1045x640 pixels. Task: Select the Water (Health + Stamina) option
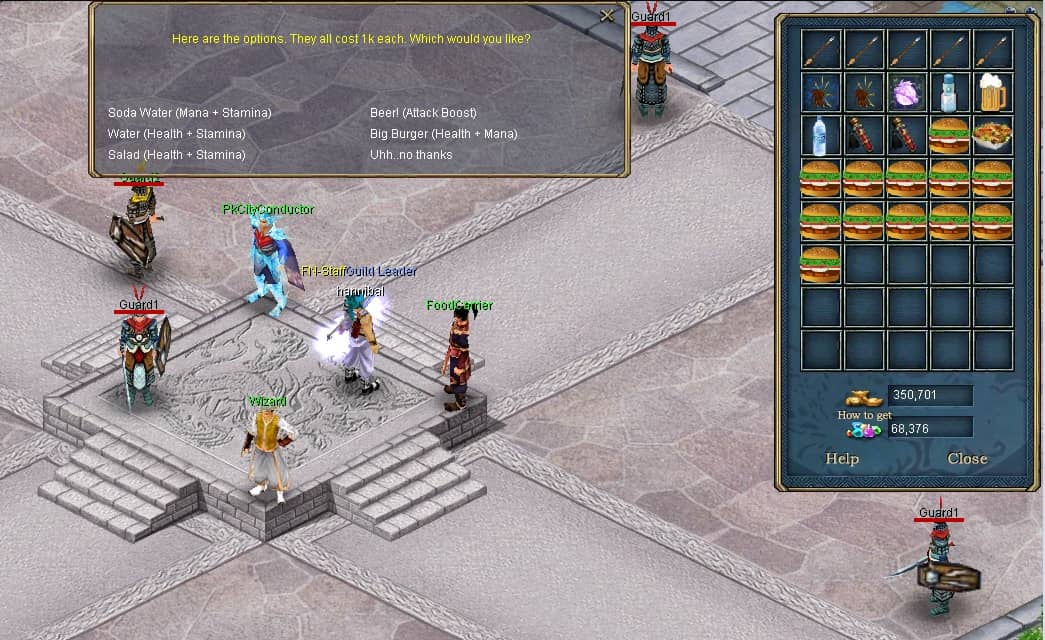click(x=176, y=134)
